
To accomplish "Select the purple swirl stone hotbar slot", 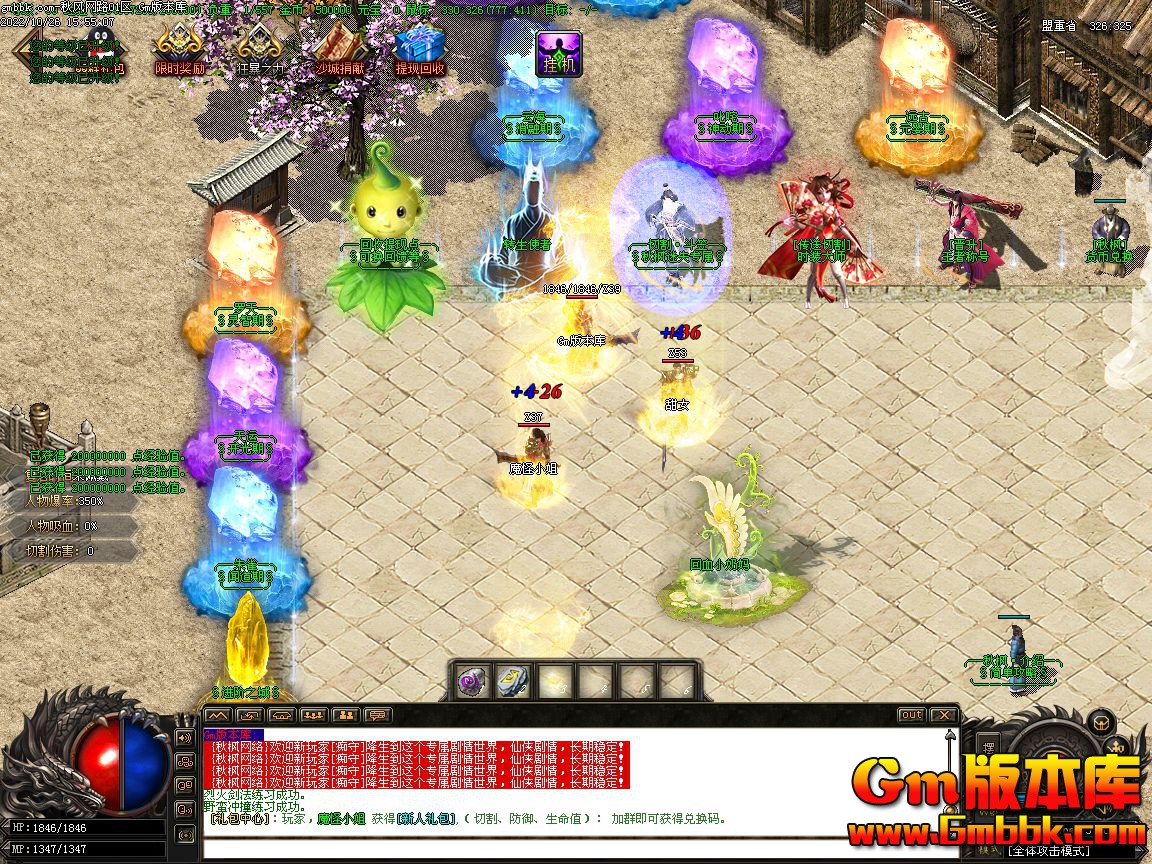I will click(x=470, y=681).
